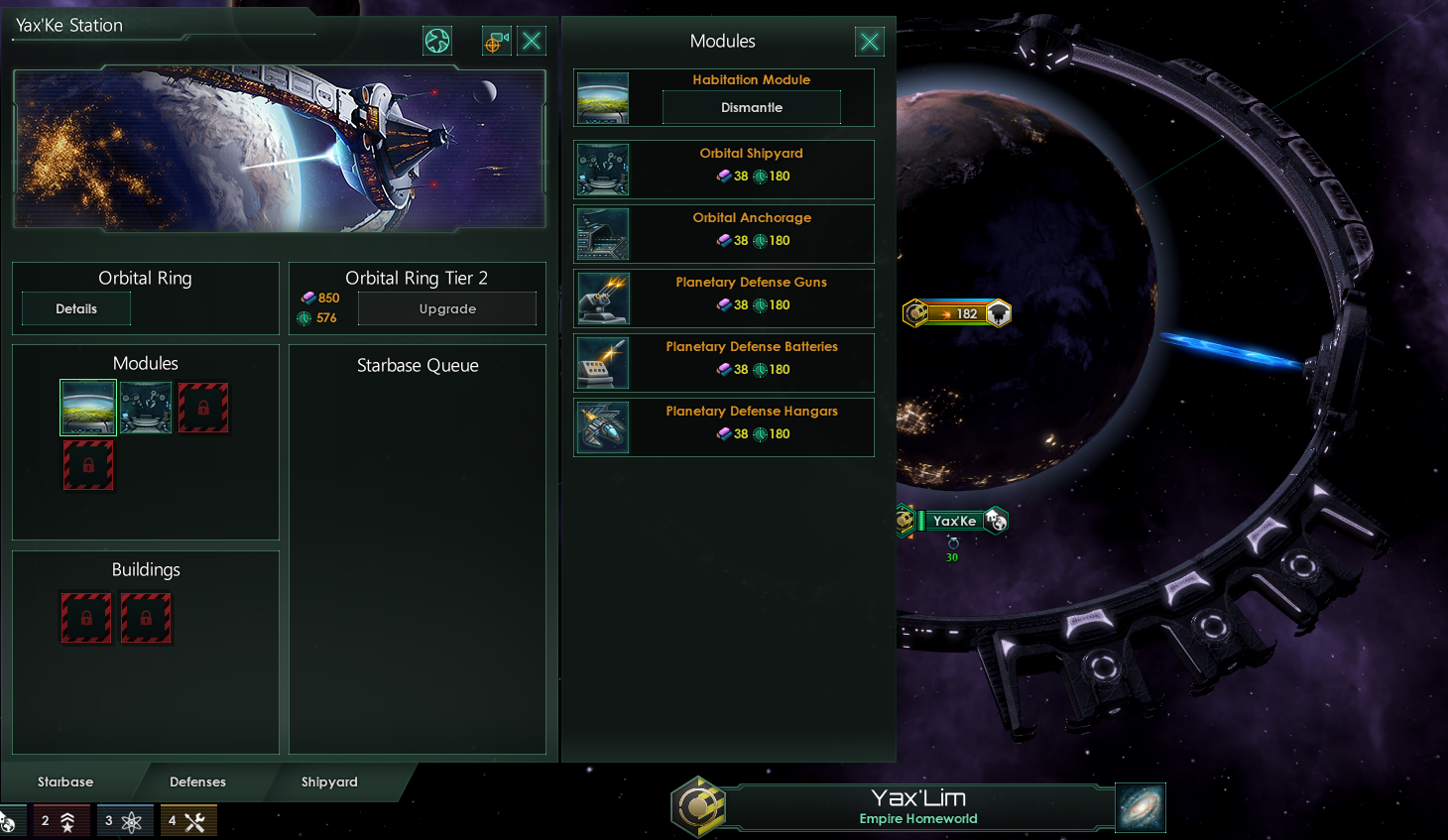
Task: Click the planet globe icon in station header
Action: 437,41
